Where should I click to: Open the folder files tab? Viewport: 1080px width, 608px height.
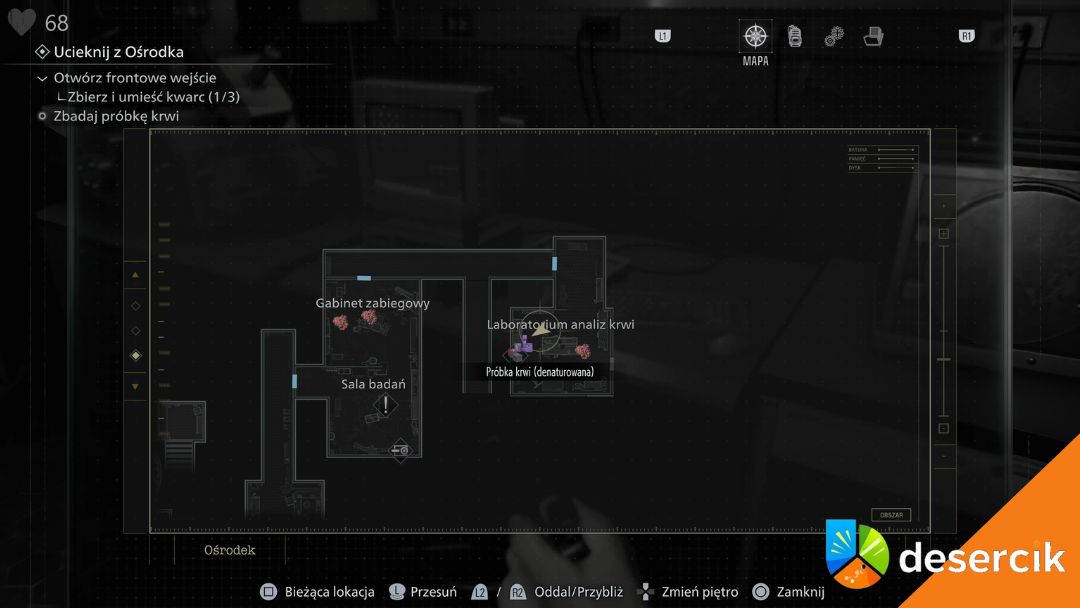click(x=873, y=37)
